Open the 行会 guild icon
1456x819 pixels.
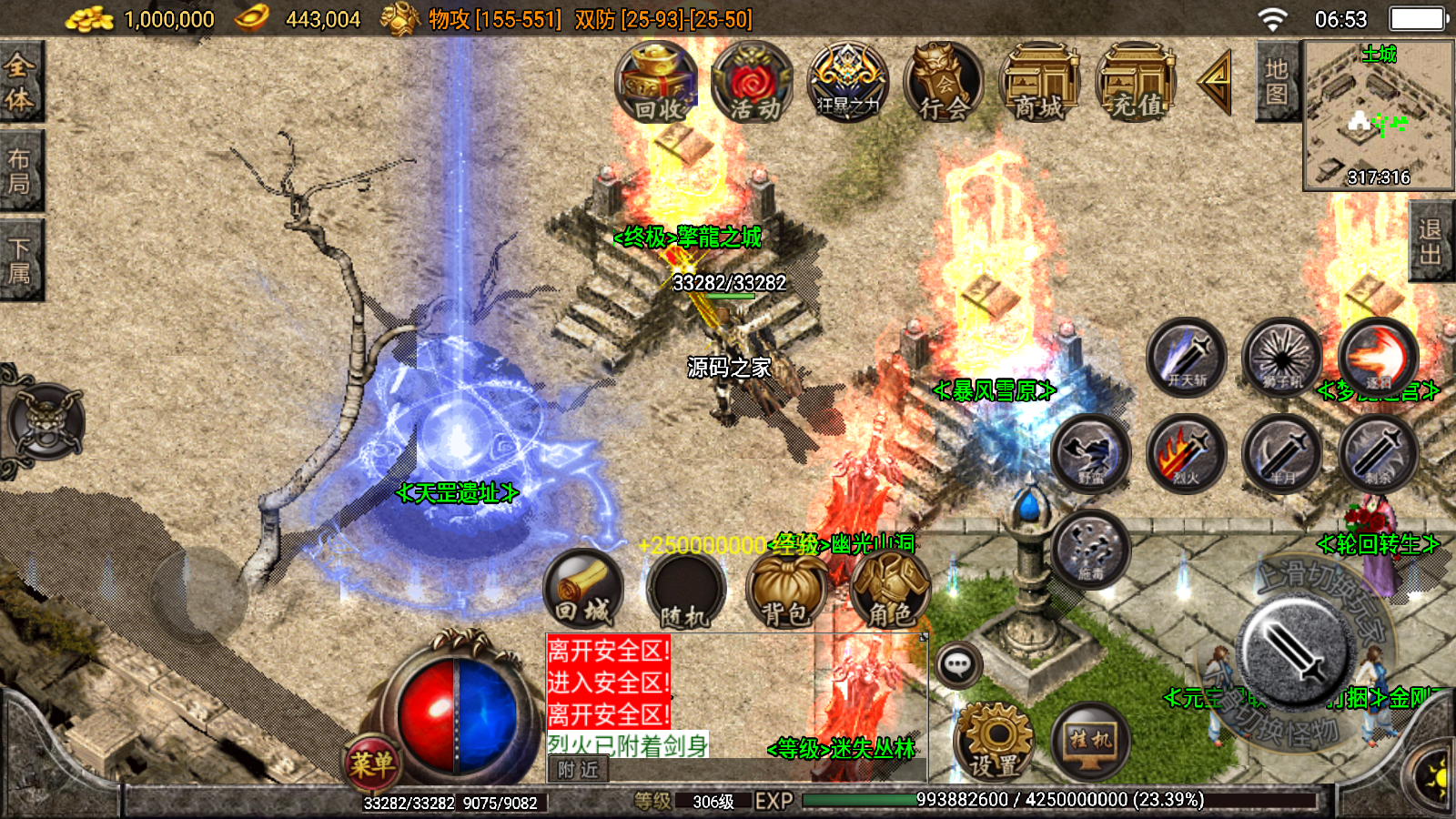(944, 84)
